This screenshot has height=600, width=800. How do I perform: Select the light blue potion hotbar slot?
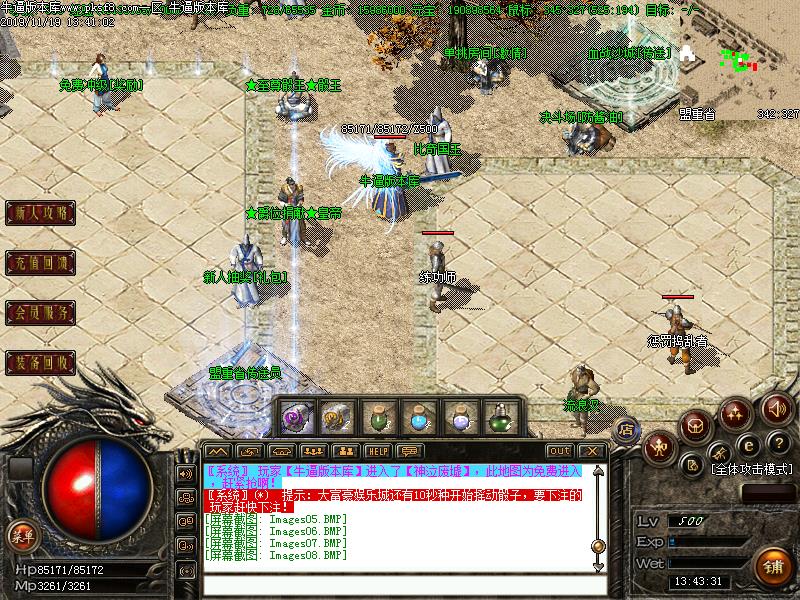418,416
